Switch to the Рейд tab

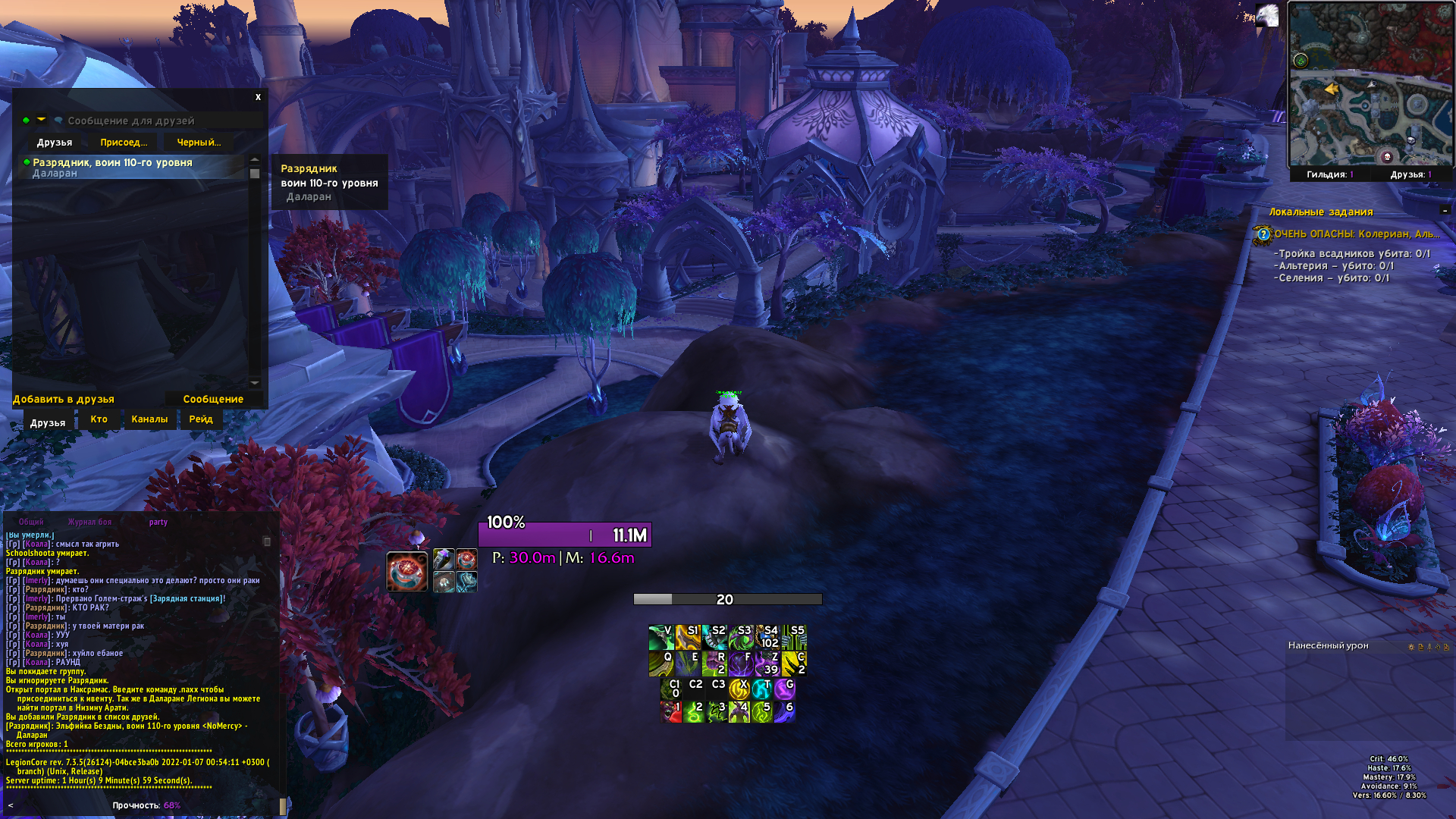click(201, 419)
